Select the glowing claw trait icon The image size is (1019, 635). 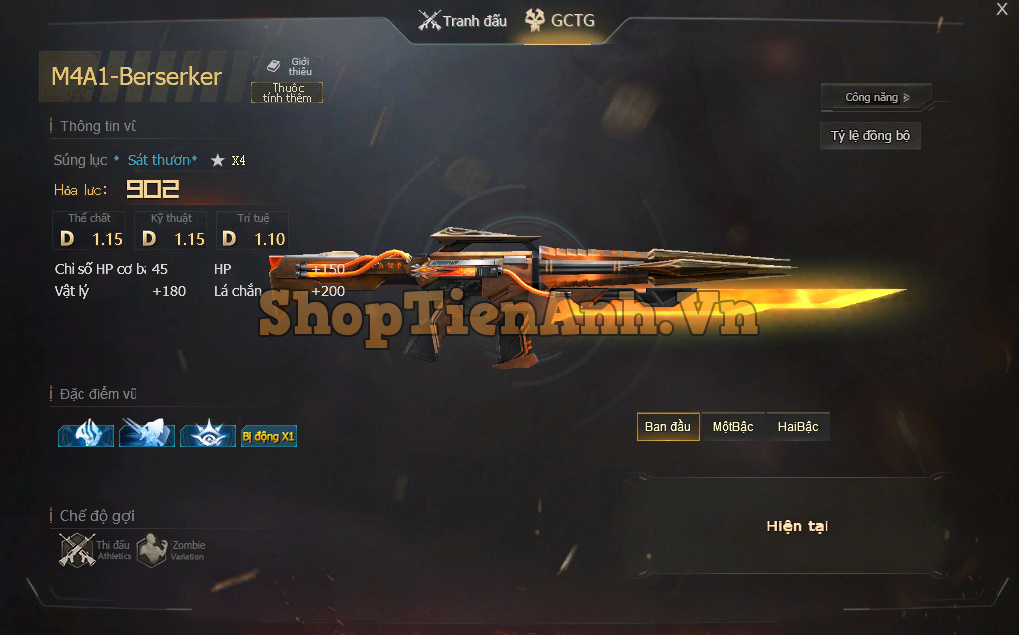coord(86,435)
